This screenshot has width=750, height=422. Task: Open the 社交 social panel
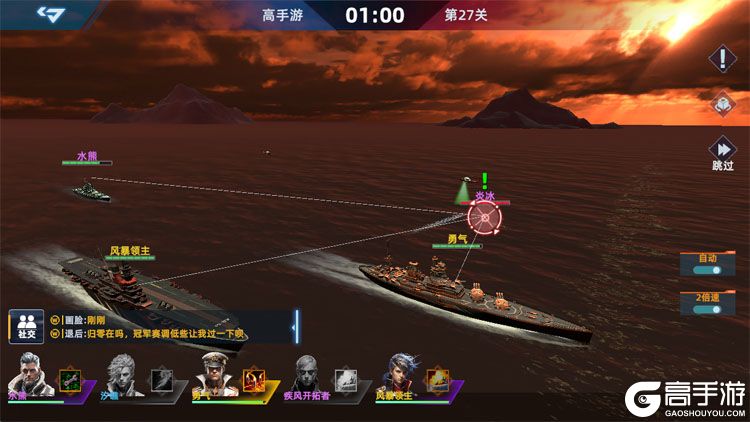pyautogui.click(x=26, y=324)
